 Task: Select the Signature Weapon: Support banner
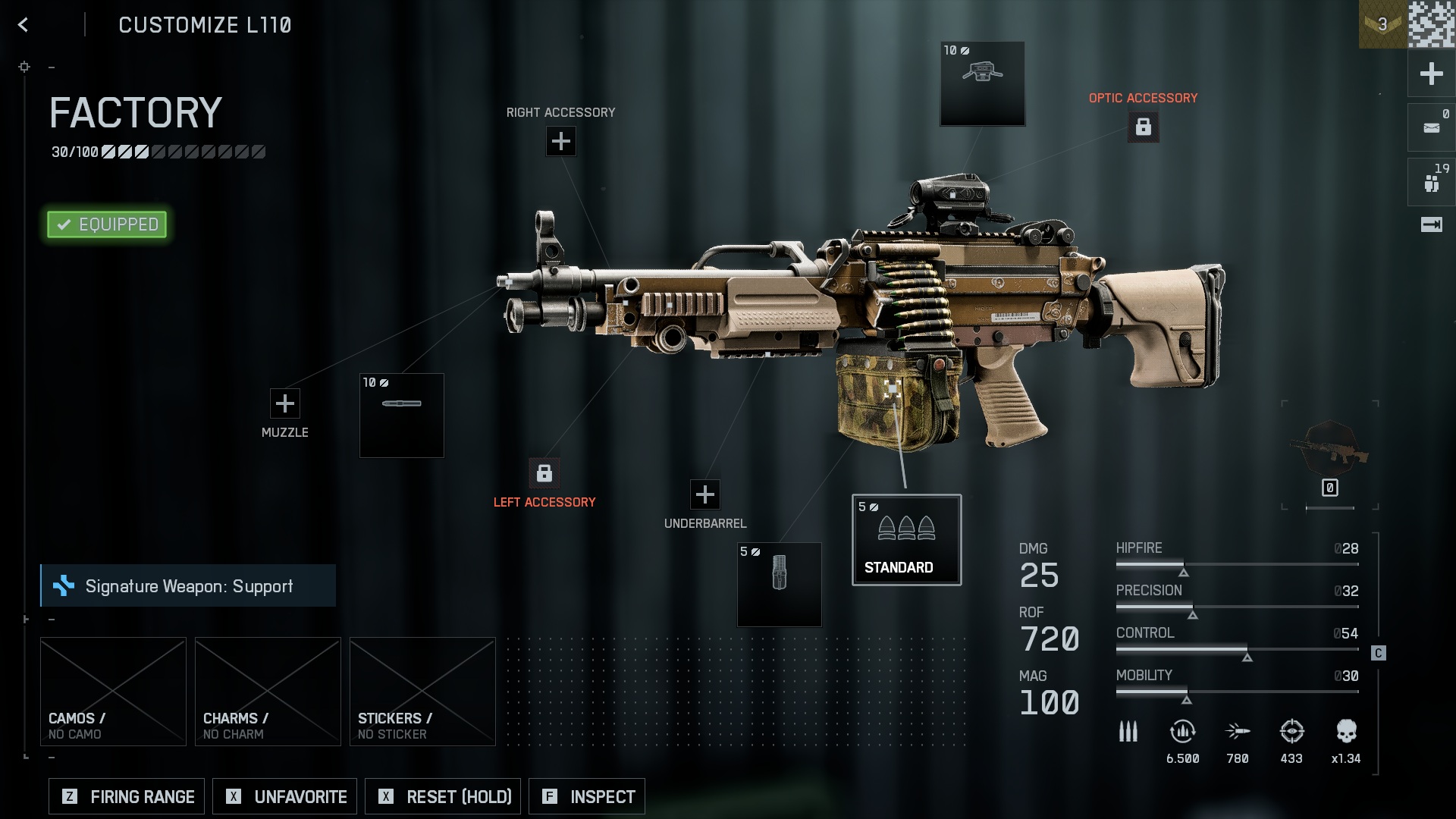tap(188, 585)
